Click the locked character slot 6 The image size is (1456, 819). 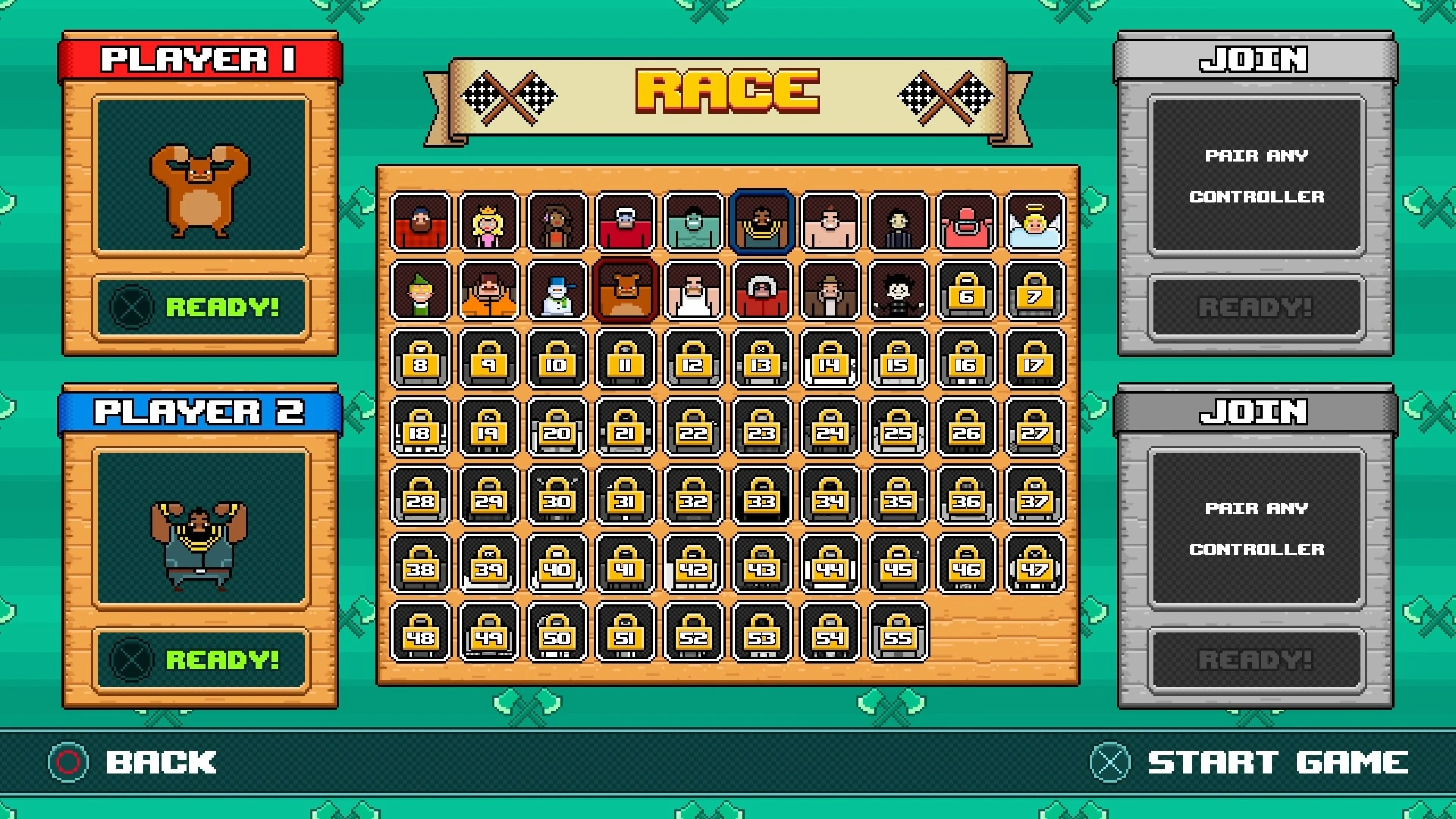[966, 290]
